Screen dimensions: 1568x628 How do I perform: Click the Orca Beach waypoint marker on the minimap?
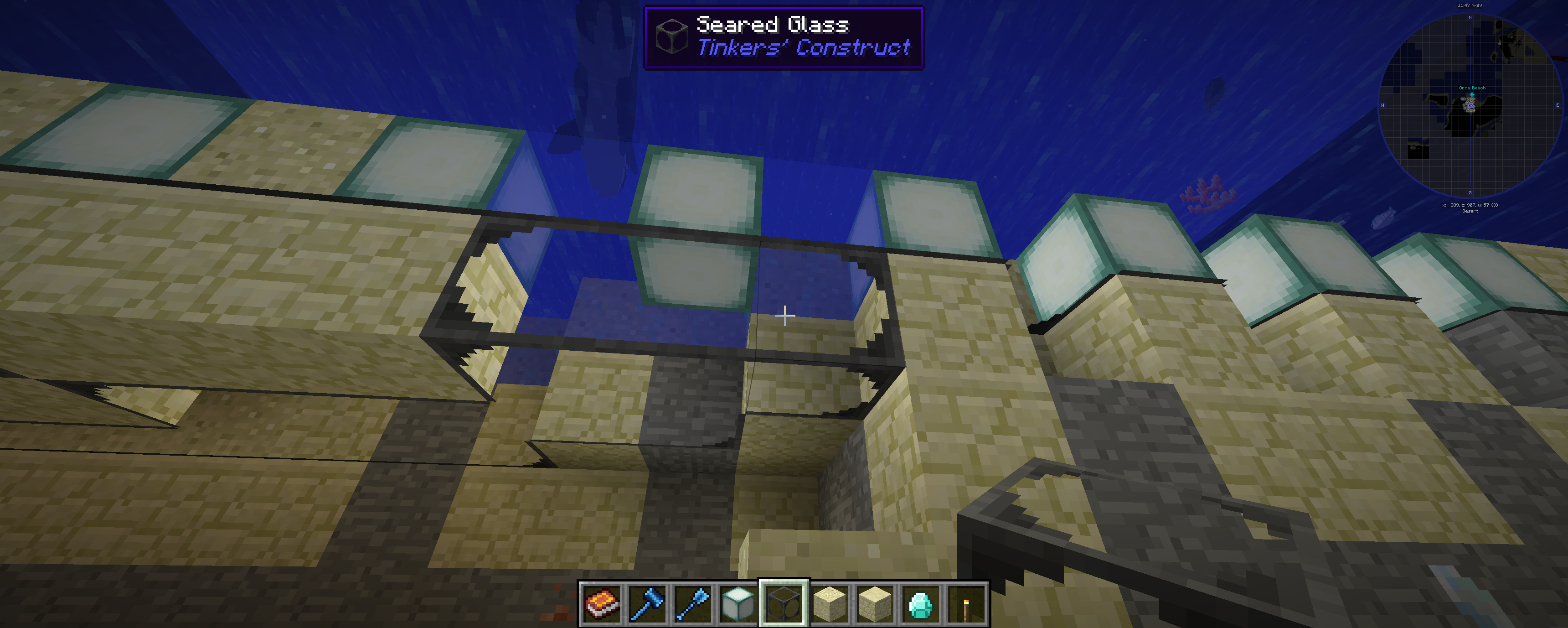1472,94
